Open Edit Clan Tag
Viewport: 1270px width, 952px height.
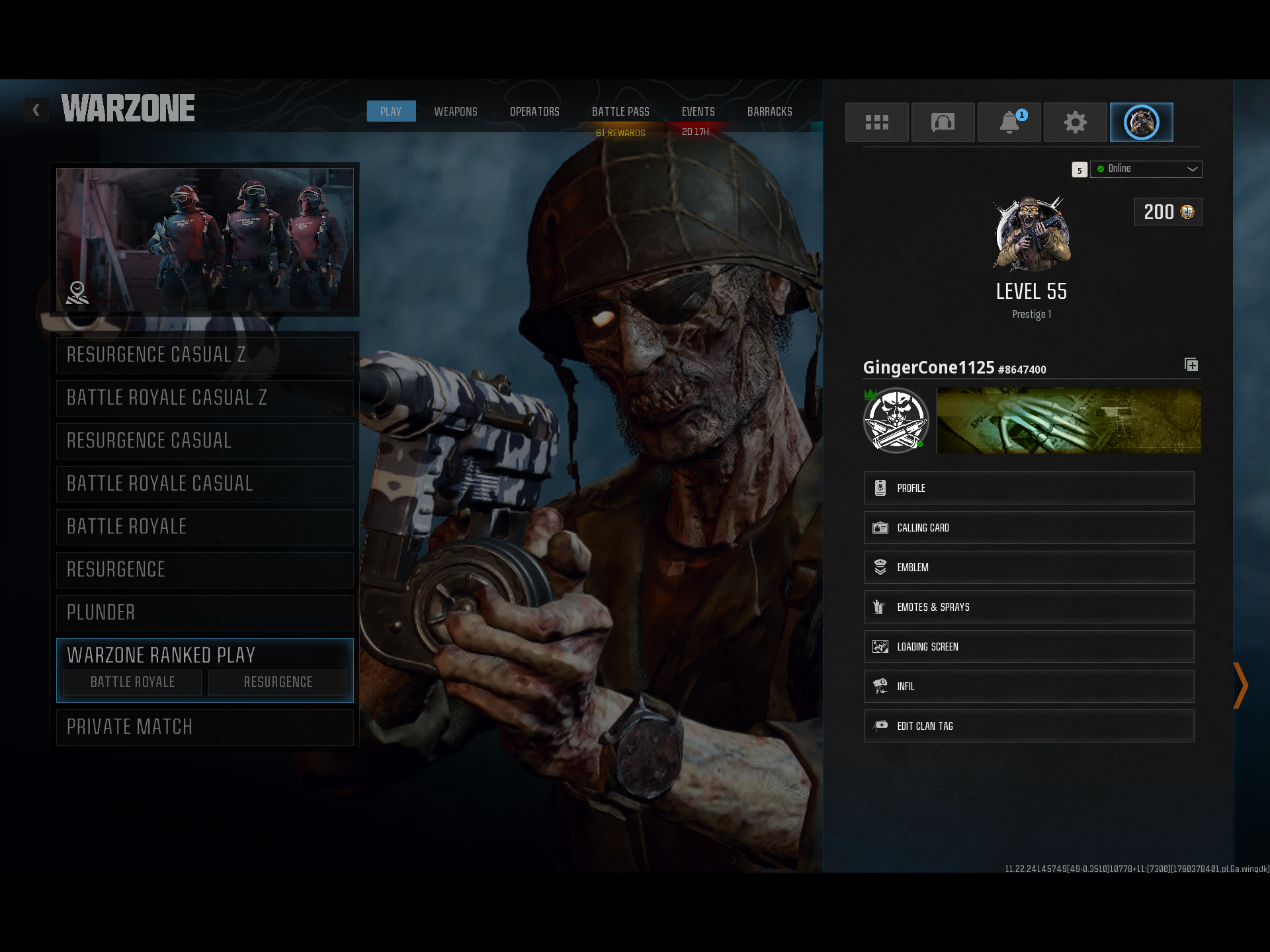(x=1029, y=726)
